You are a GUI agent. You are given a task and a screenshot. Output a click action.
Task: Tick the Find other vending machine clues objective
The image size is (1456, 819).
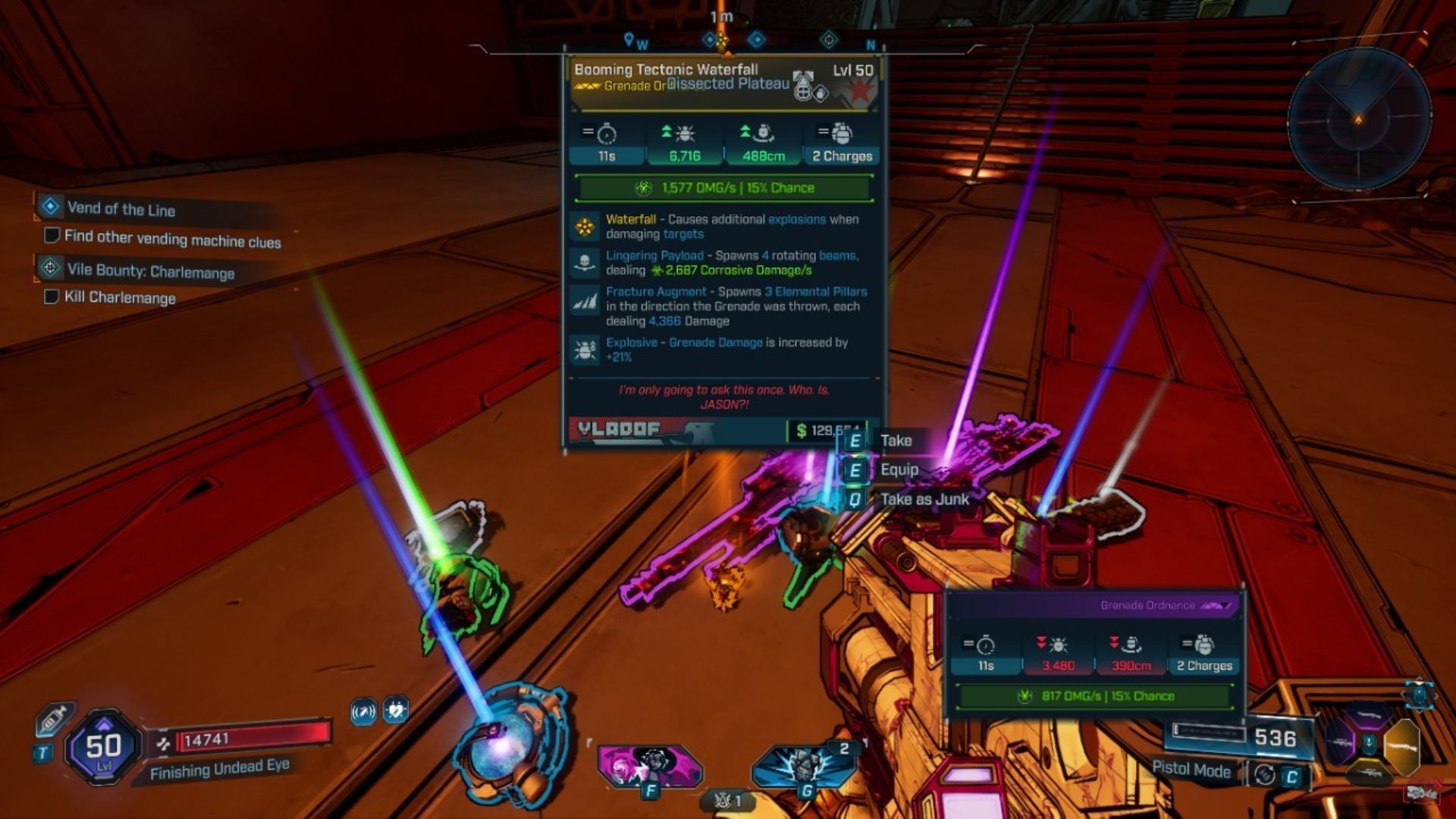52,236
